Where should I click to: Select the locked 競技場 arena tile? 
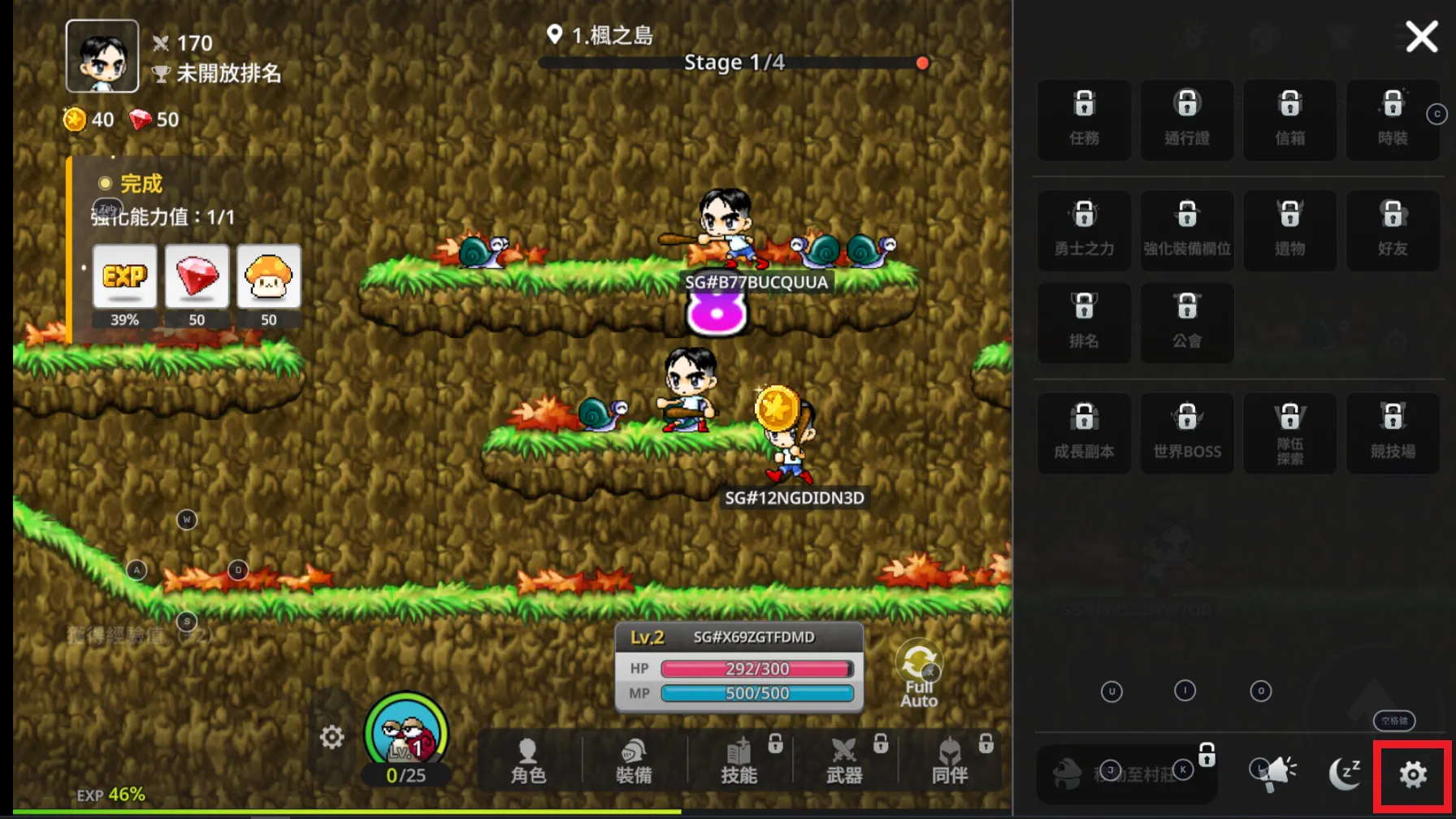coord(1393,433)
